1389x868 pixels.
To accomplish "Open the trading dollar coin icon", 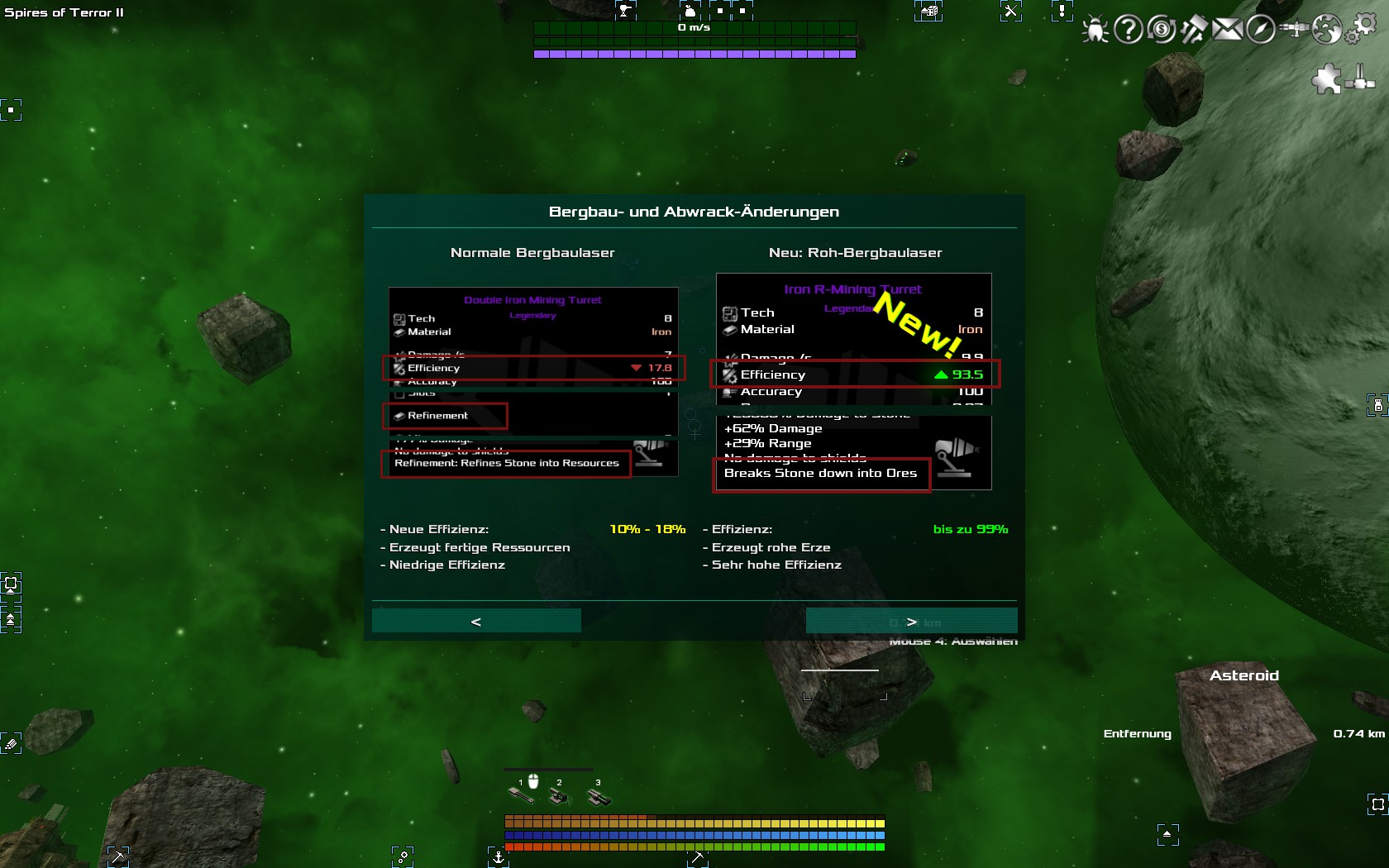I will tap(1162, 30).
